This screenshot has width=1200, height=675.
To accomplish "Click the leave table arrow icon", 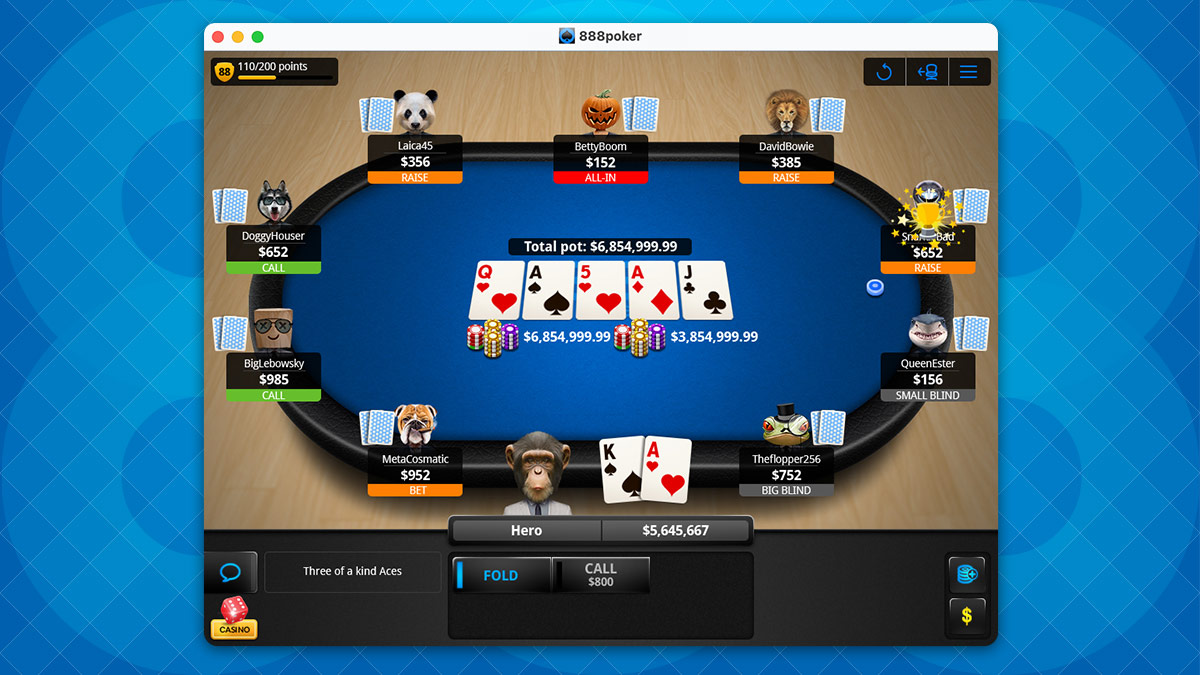I will pos(926,72).
